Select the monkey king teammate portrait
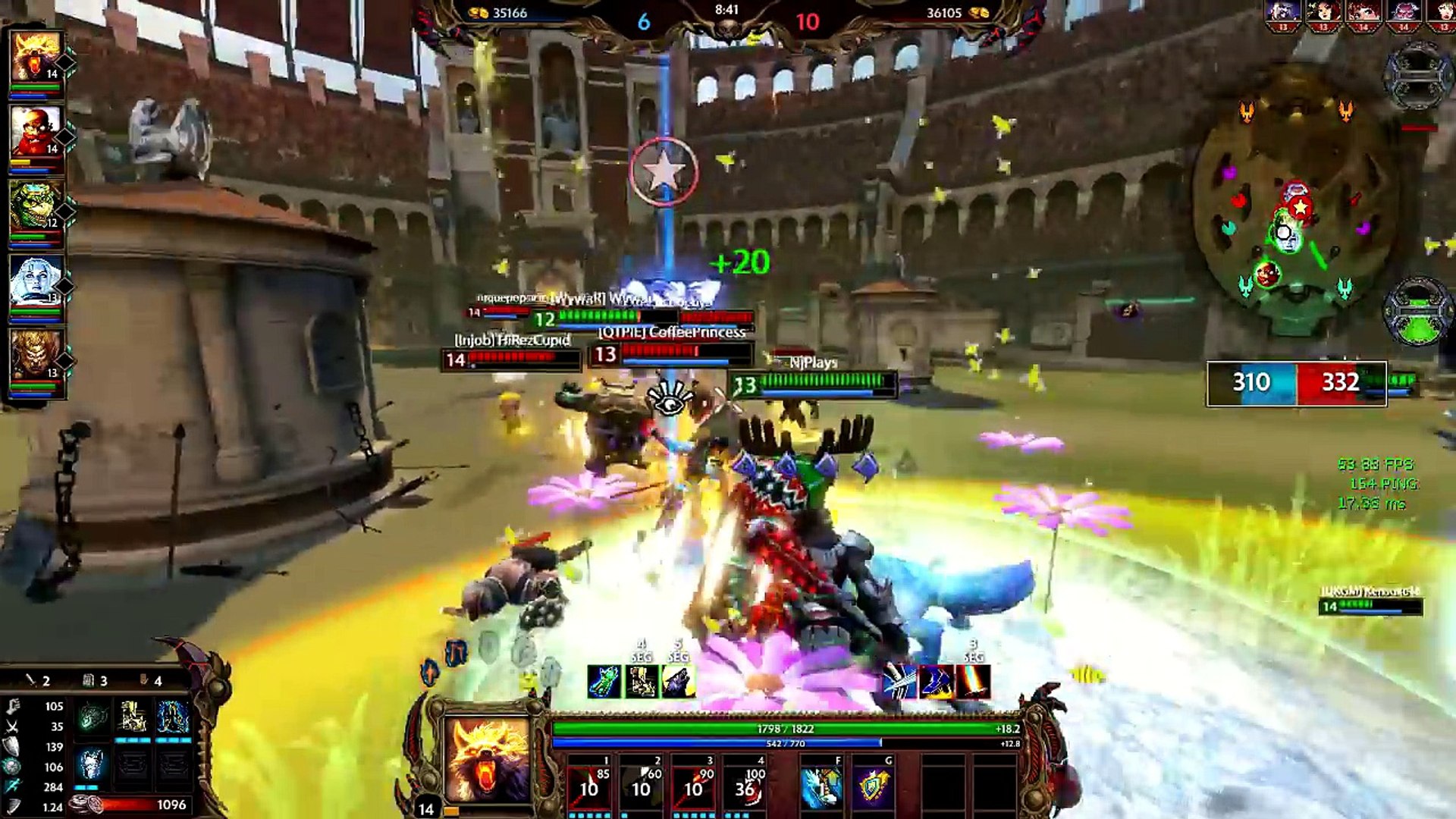Screen dimensions: 1456x819 [x=35, y=355]
